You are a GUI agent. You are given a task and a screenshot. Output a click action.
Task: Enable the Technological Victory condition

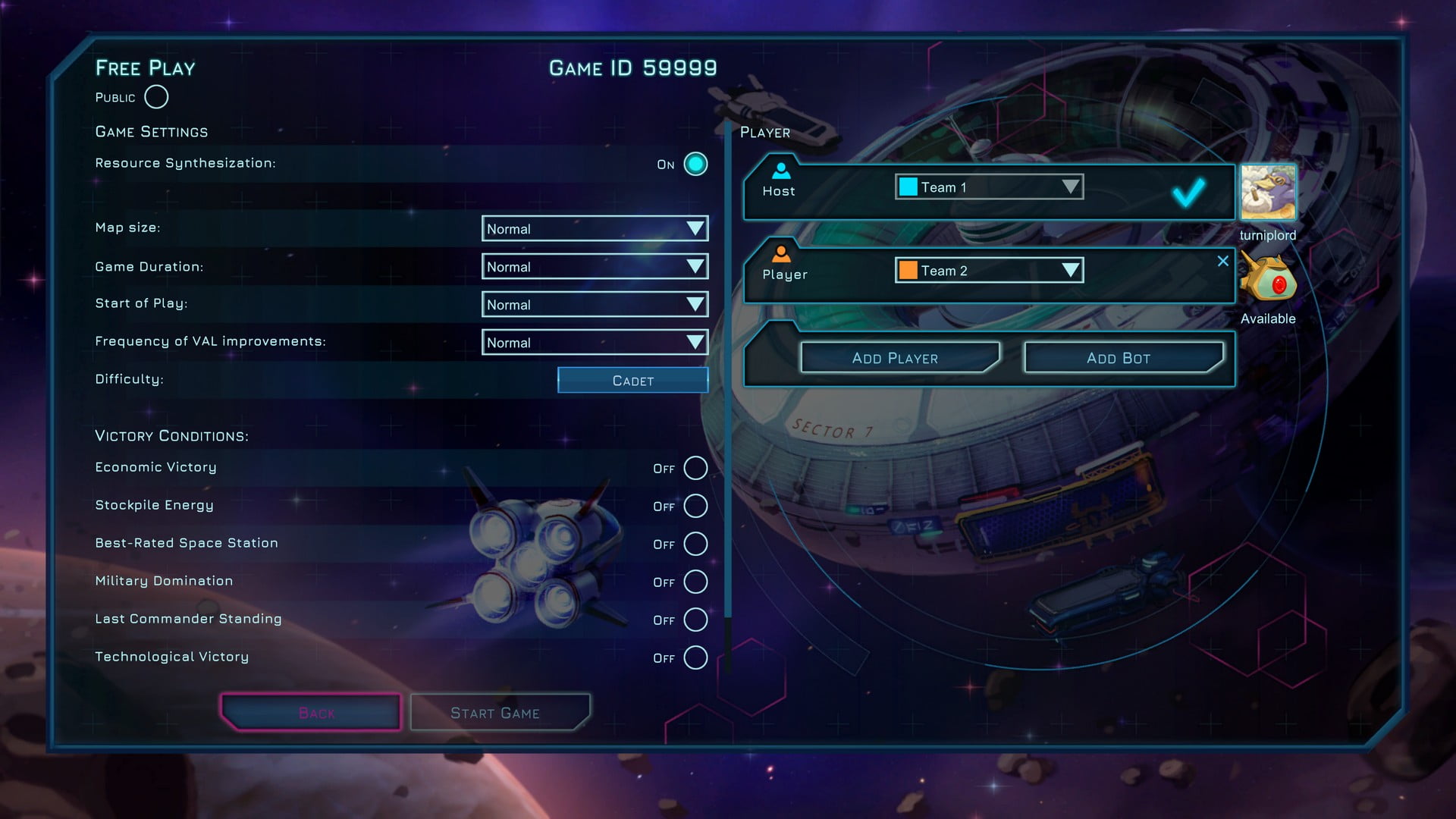coord(695,657)
